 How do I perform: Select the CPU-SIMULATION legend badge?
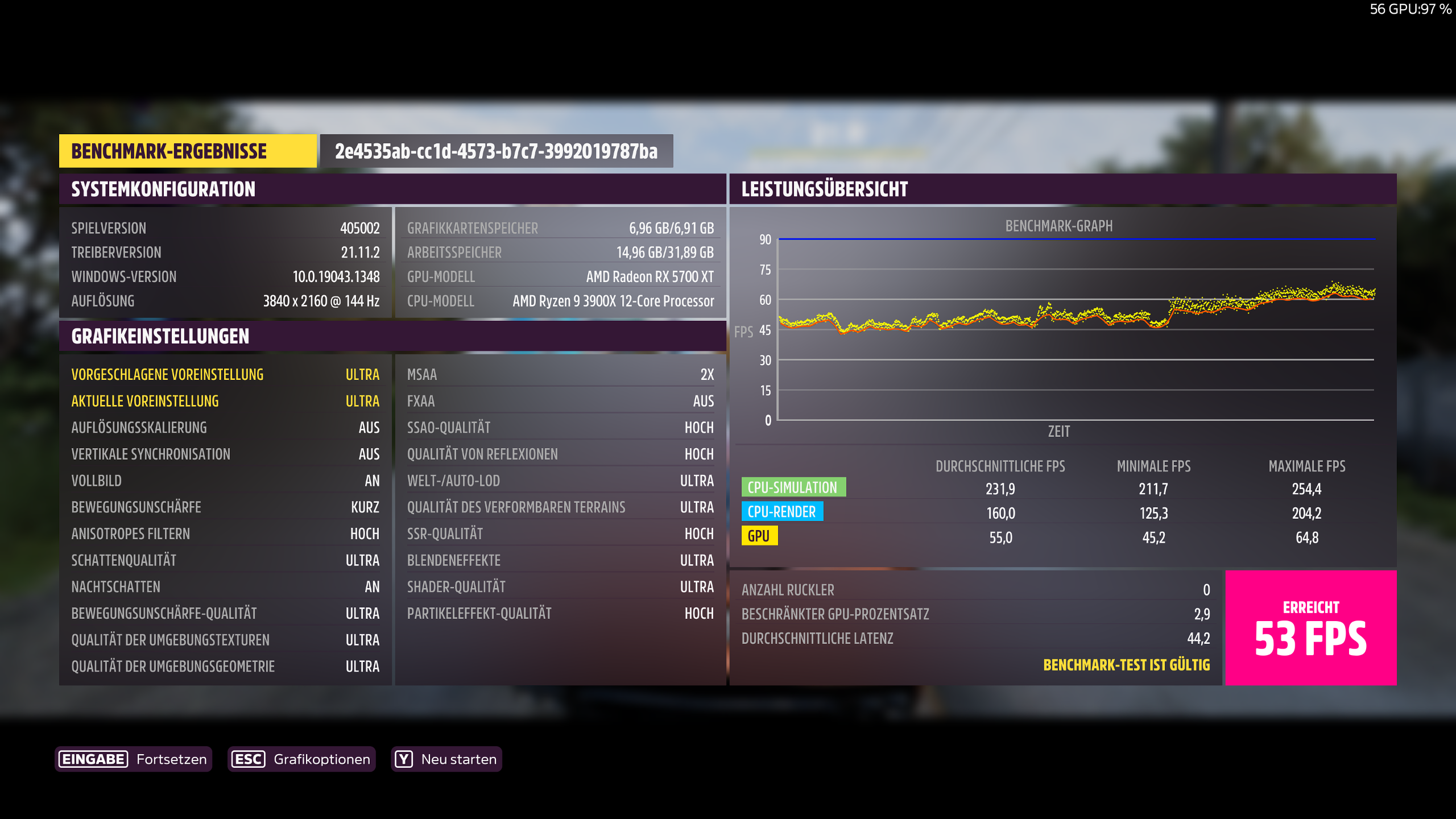pyautogui.click(x=791, y=487)
